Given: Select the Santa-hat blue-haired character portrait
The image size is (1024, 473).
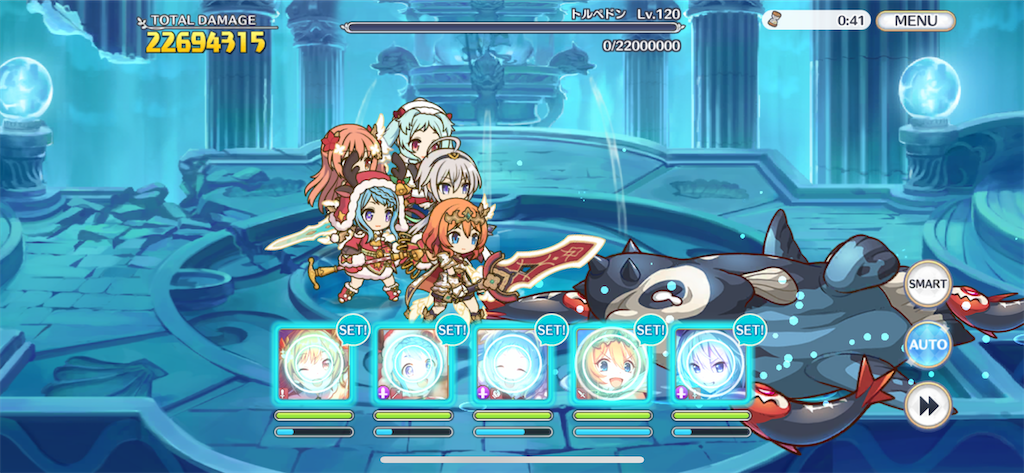Looking at the screenshot, I should coord(412,364).
